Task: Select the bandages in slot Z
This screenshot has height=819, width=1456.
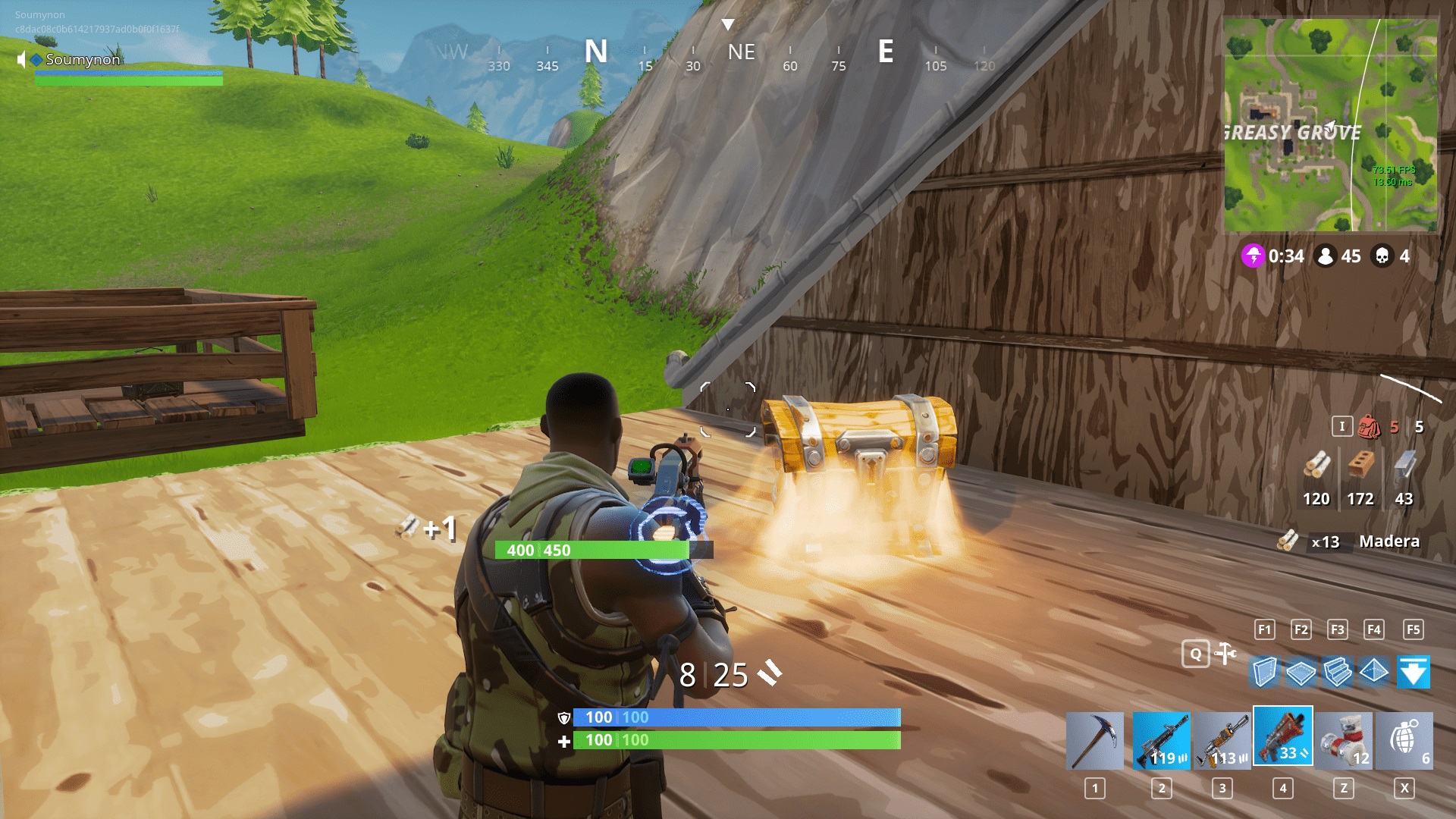Action: pos(1346,737)
